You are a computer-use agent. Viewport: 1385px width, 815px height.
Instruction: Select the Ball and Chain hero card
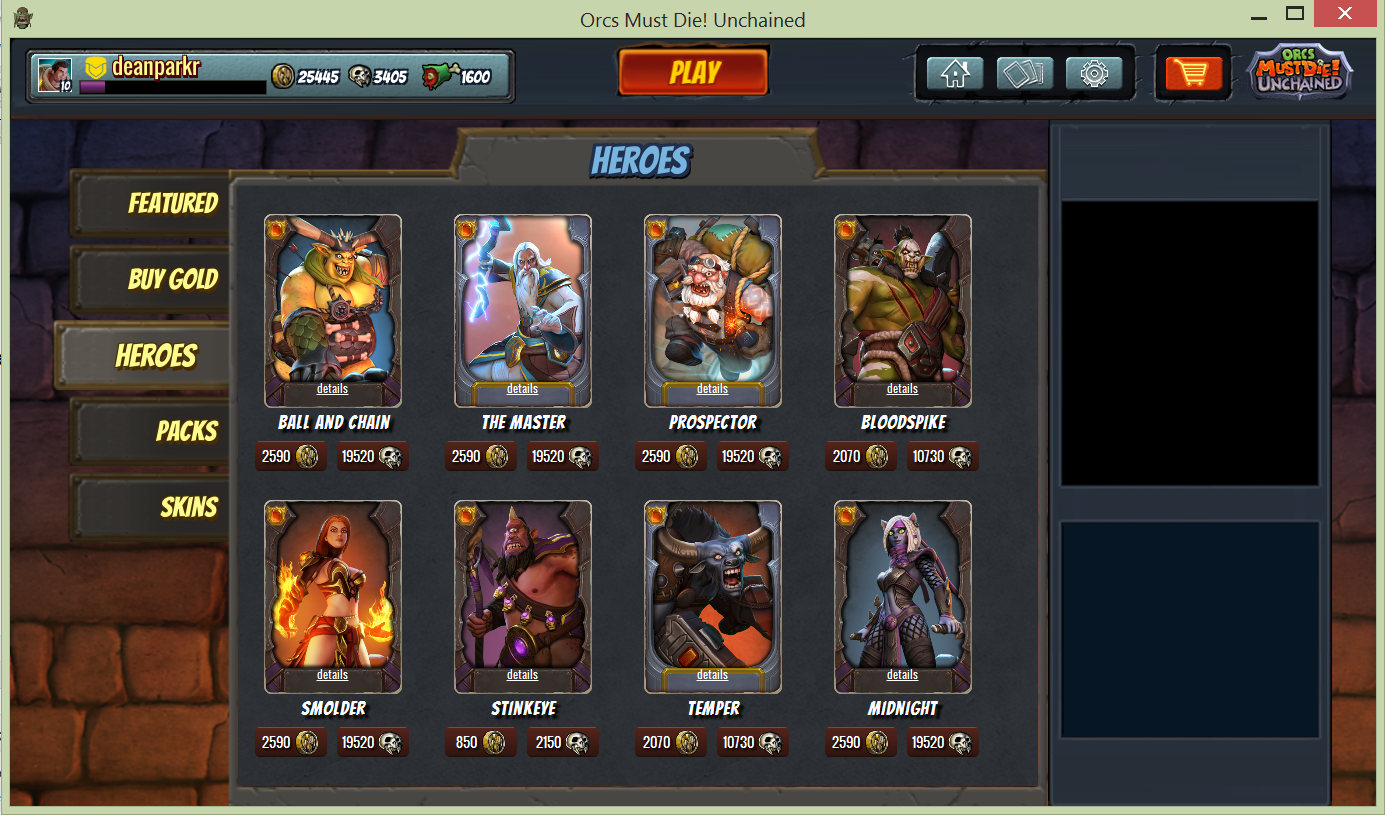point(333,300)
